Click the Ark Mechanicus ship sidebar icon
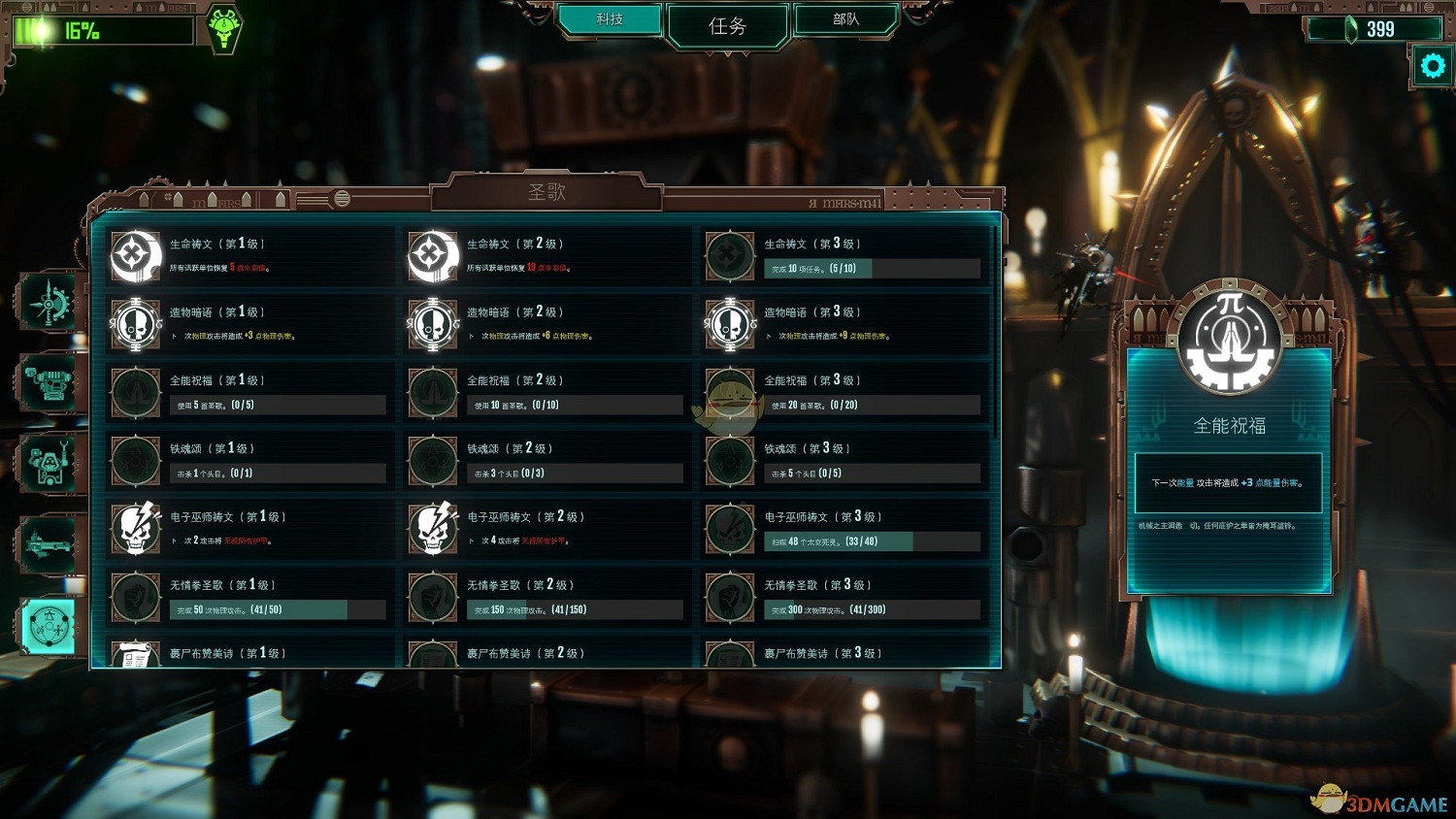The height and width of the screenshot is (819, 1456). pos(47,543)
